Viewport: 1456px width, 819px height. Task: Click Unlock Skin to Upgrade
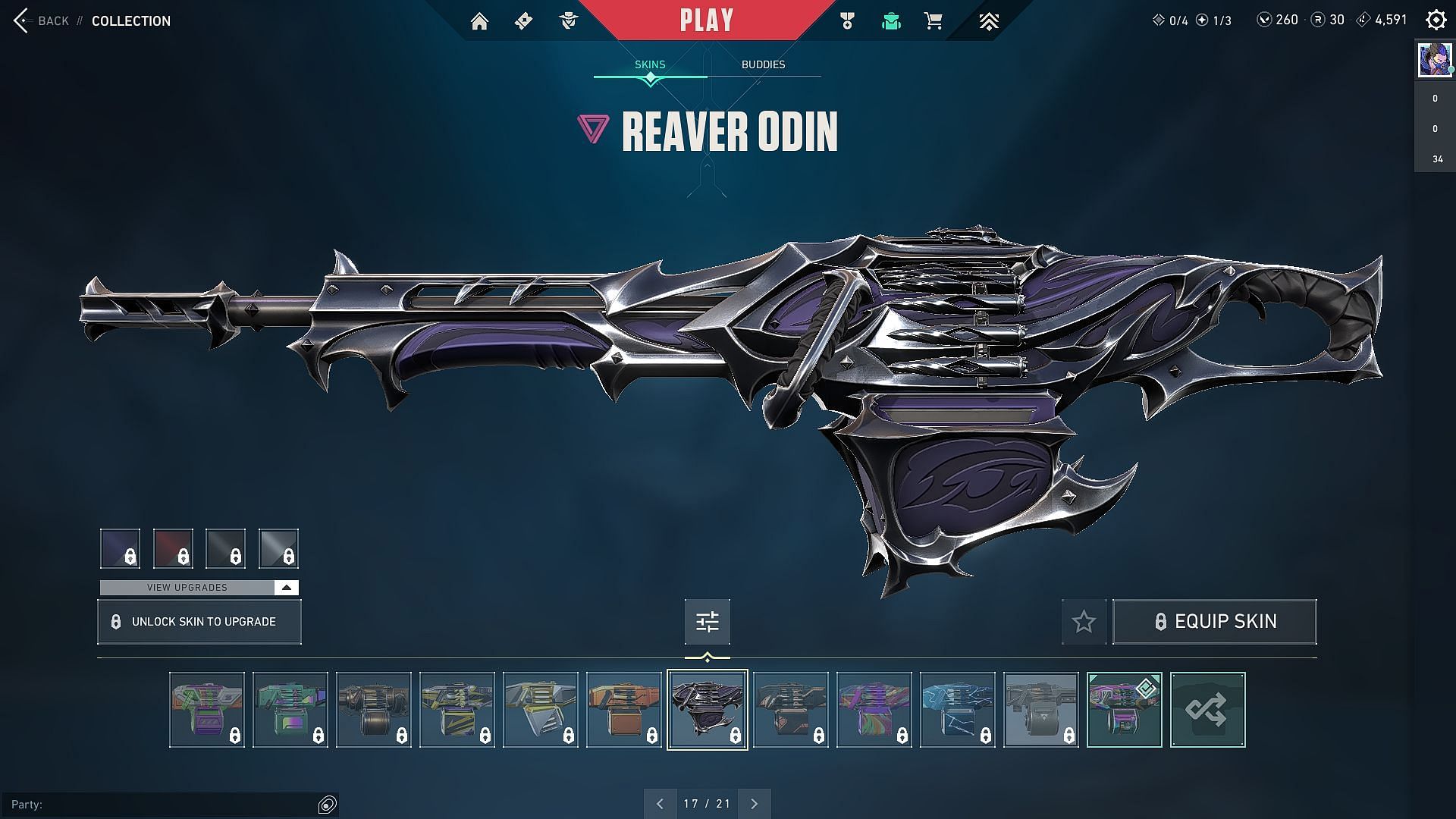coord(199,622)
